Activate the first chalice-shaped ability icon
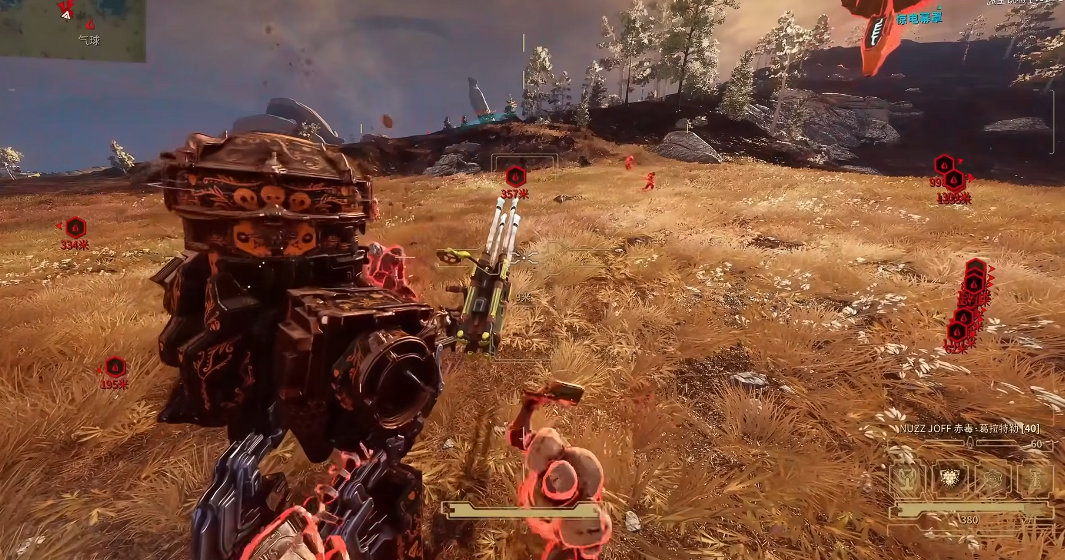The image size is (1065, 560). (x=906, y=479)
